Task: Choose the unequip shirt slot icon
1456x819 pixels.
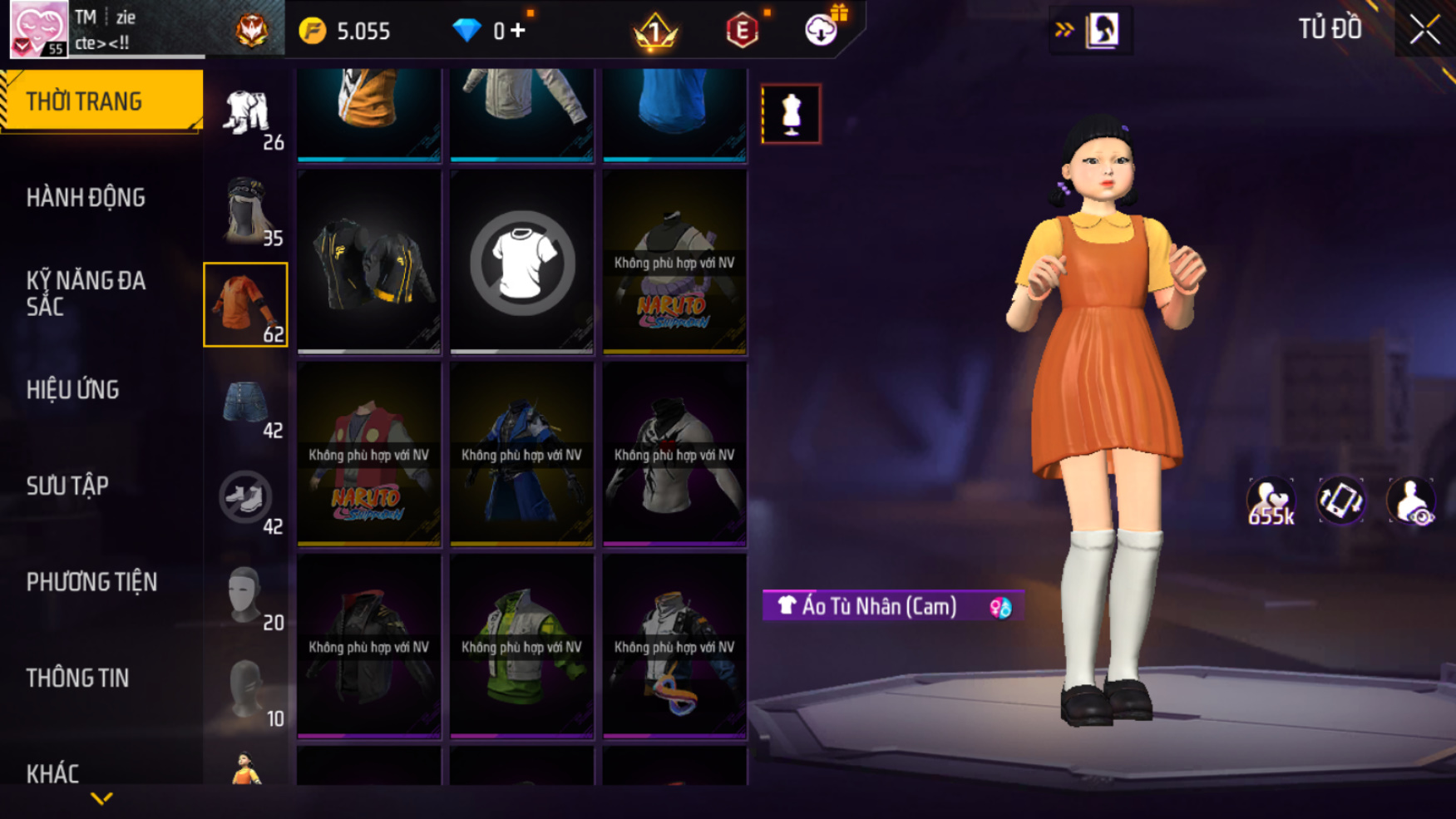Action: pos(522,263)
